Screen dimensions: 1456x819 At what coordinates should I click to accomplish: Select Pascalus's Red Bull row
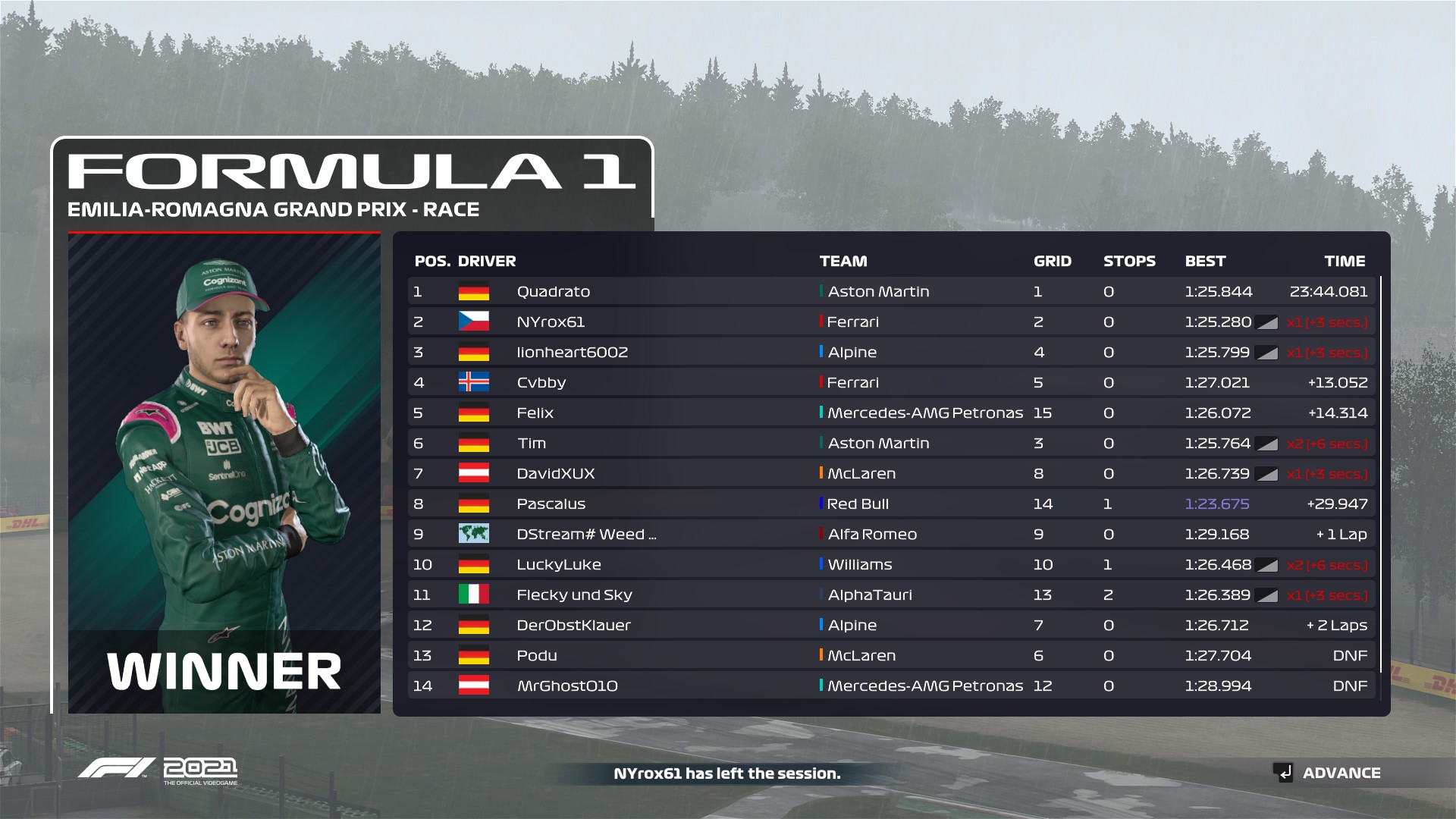click(891, 504)
